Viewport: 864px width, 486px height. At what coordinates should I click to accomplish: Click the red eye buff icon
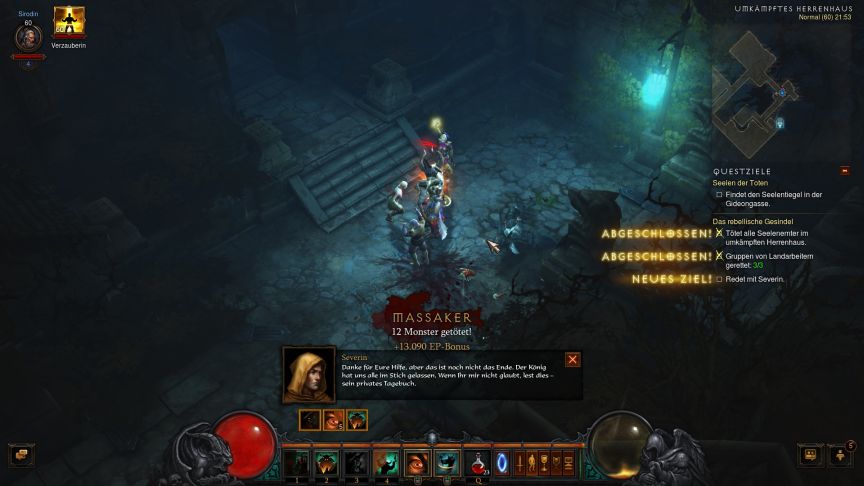point(333,420)
